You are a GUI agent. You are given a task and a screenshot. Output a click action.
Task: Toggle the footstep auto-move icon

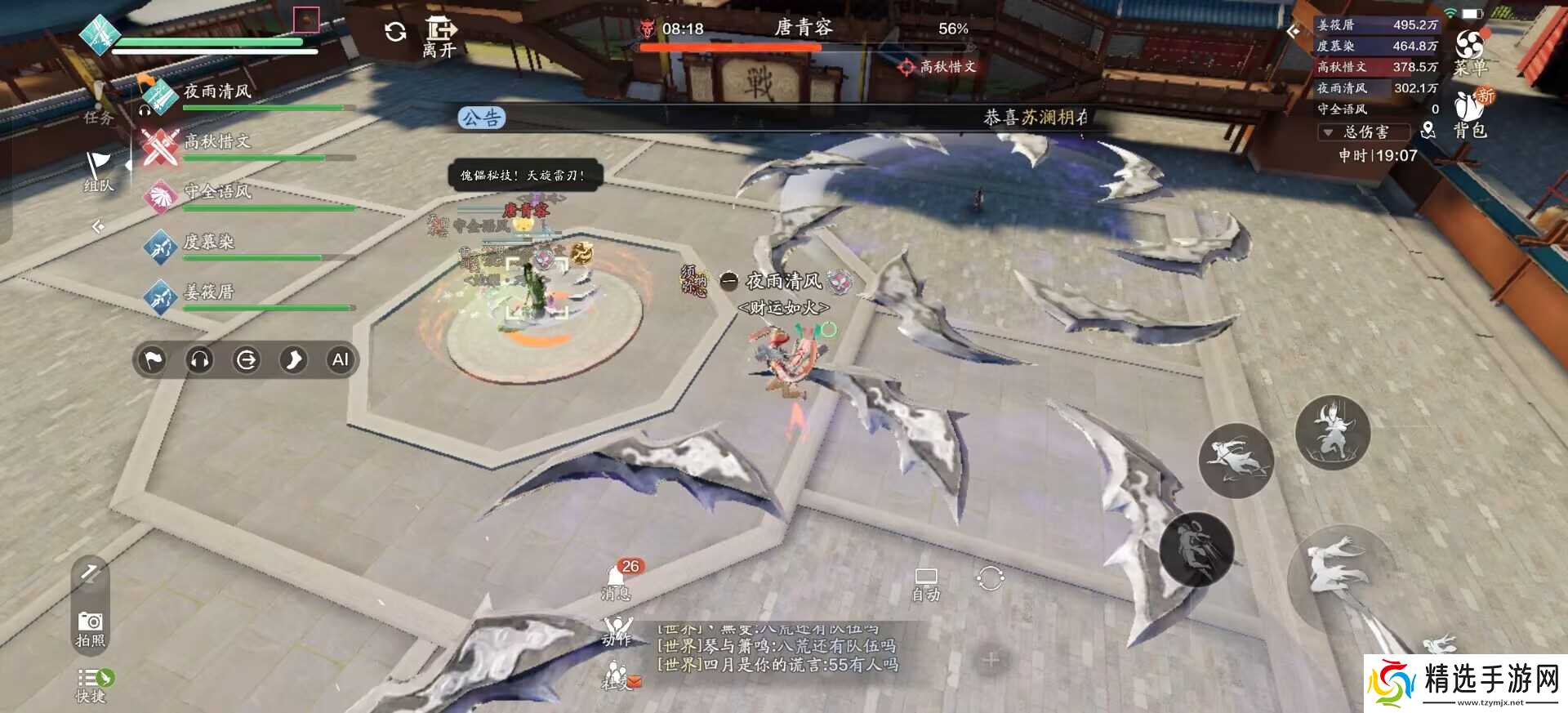(x=293, y=359)
